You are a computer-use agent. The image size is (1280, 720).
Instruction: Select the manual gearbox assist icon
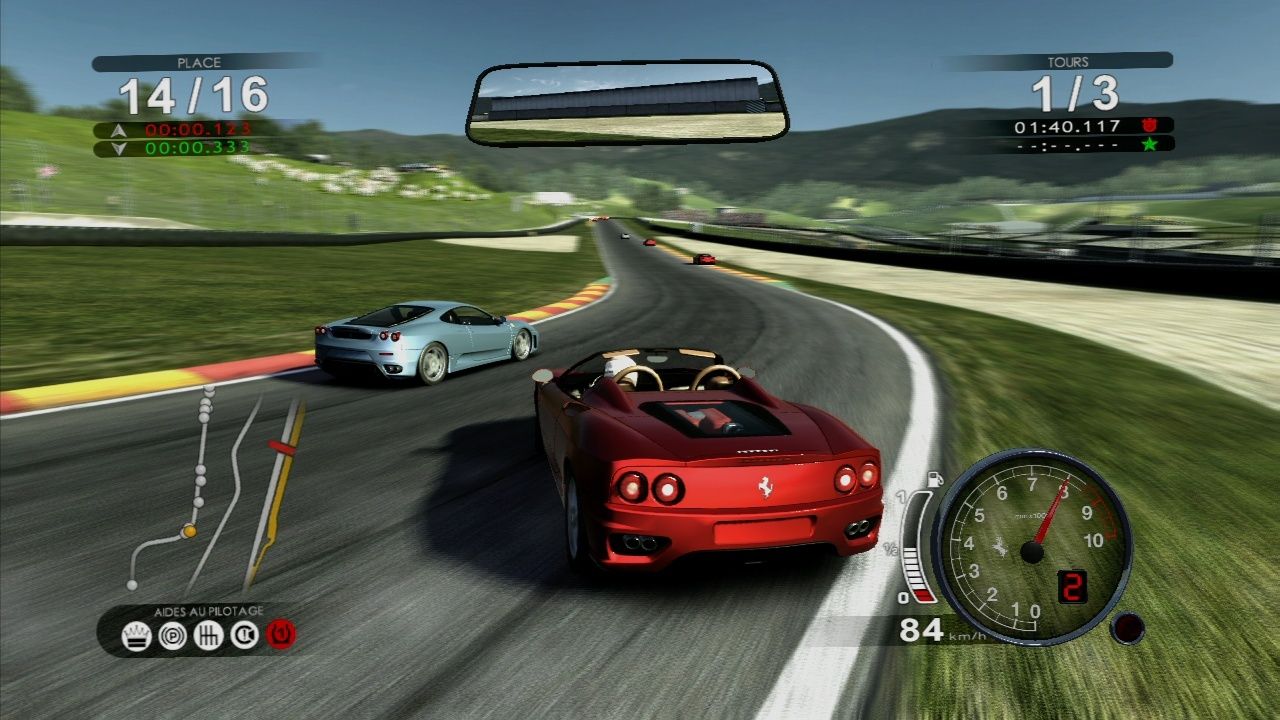point(207,636)
